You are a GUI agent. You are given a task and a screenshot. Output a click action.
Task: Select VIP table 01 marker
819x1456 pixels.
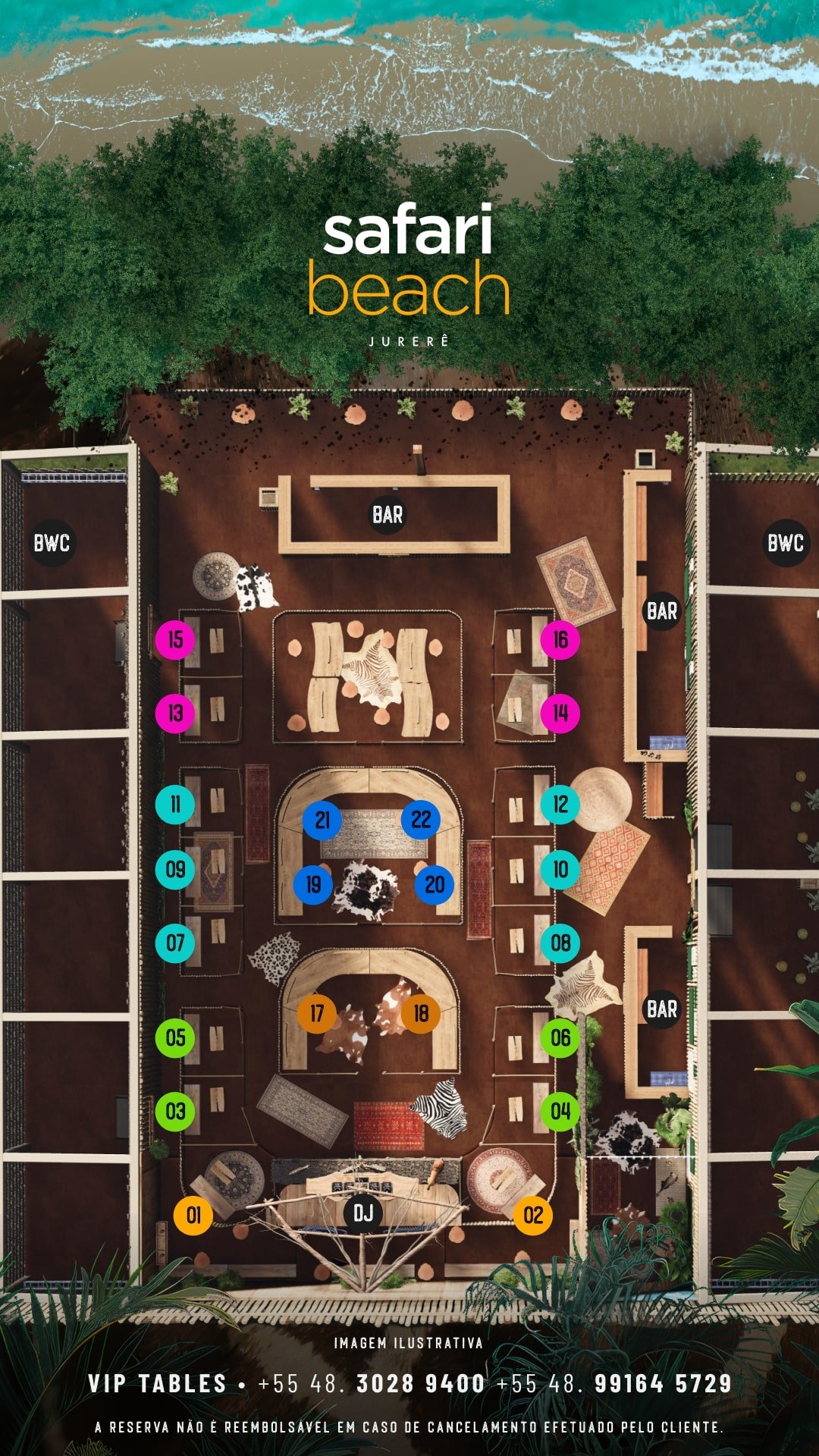(x=193, y=1216)
